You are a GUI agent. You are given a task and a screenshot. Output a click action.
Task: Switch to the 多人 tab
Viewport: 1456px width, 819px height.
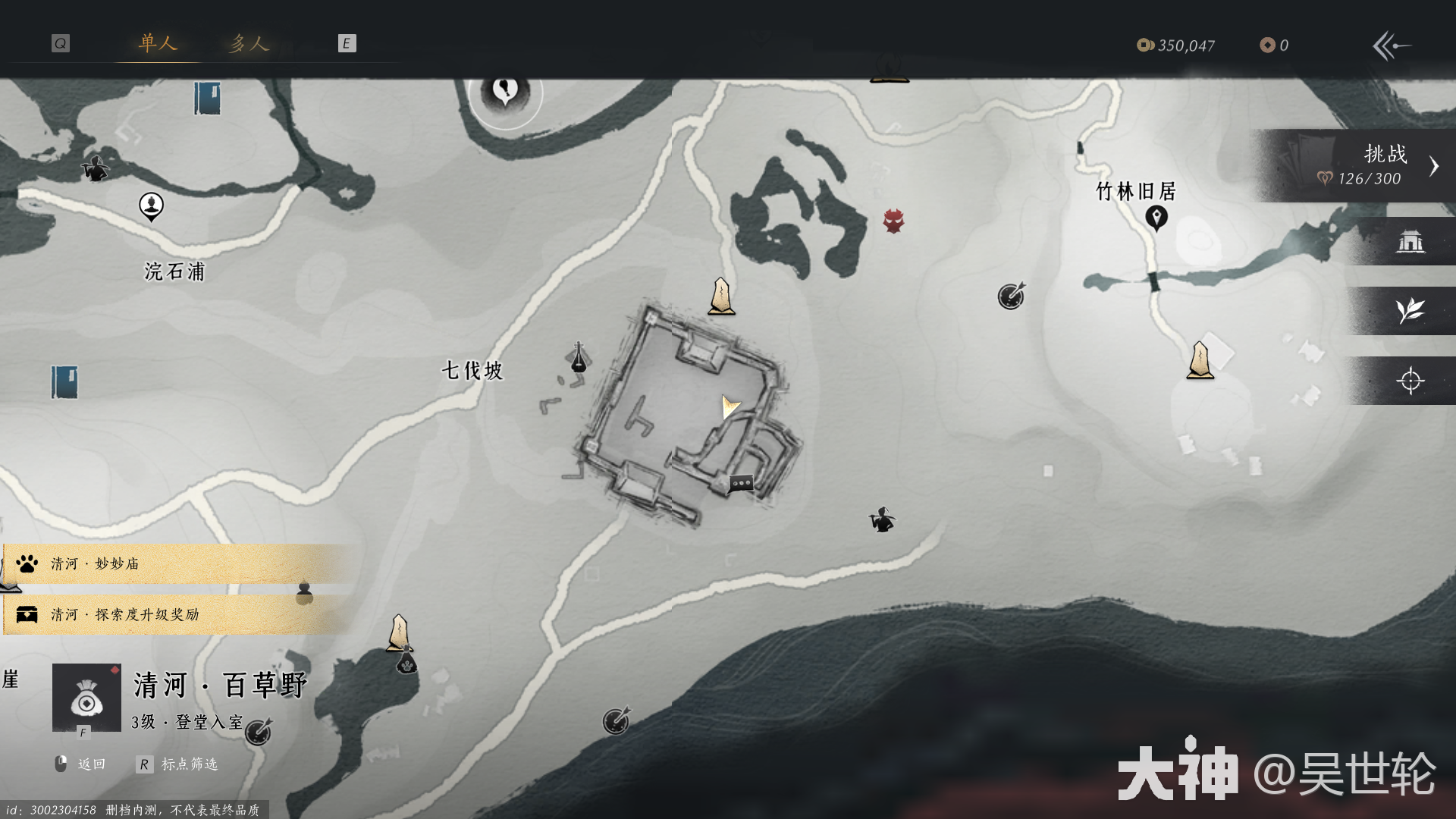tap(249, 43)
